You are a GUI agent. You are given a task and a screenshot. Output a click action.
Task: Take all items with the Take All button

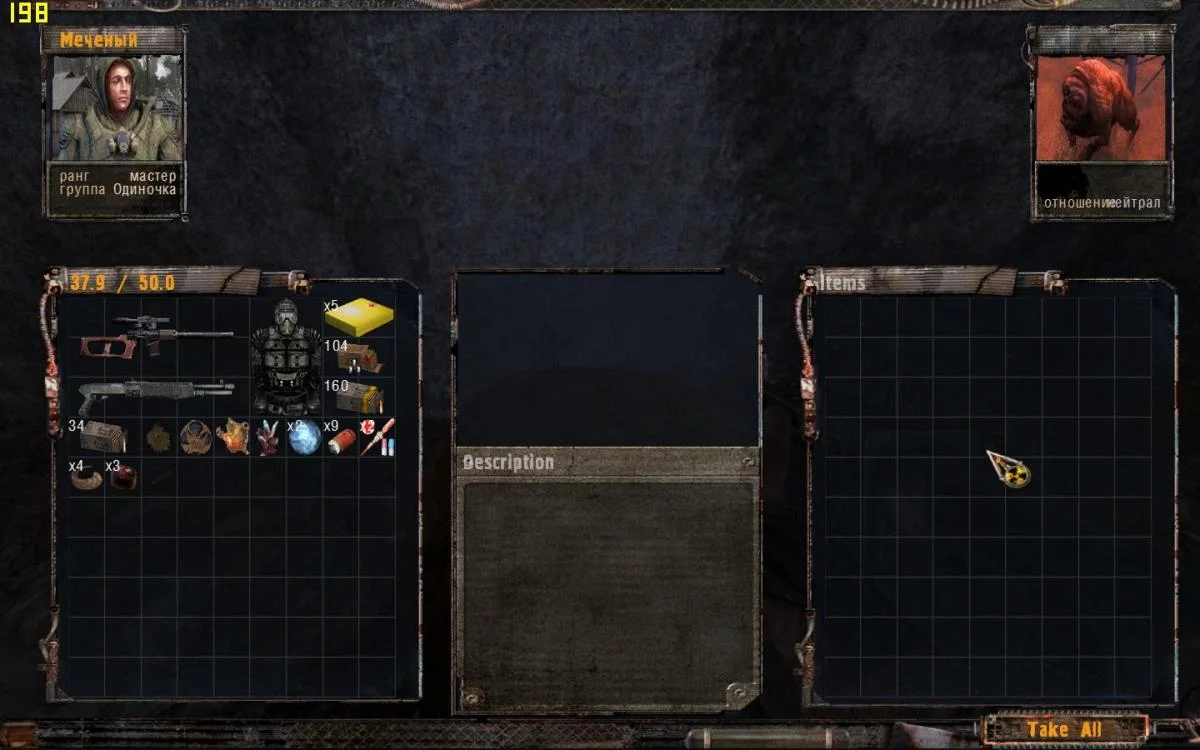pos(1065,729)
